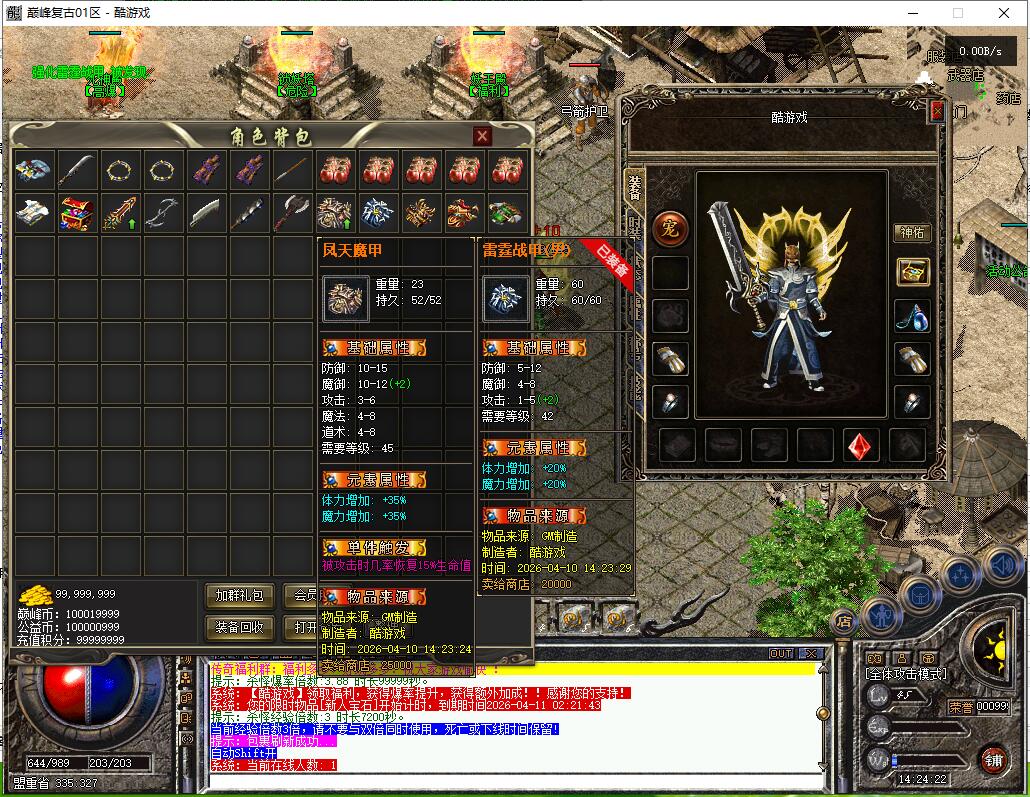Open the 宠 pet button

[x=670, y=228]
